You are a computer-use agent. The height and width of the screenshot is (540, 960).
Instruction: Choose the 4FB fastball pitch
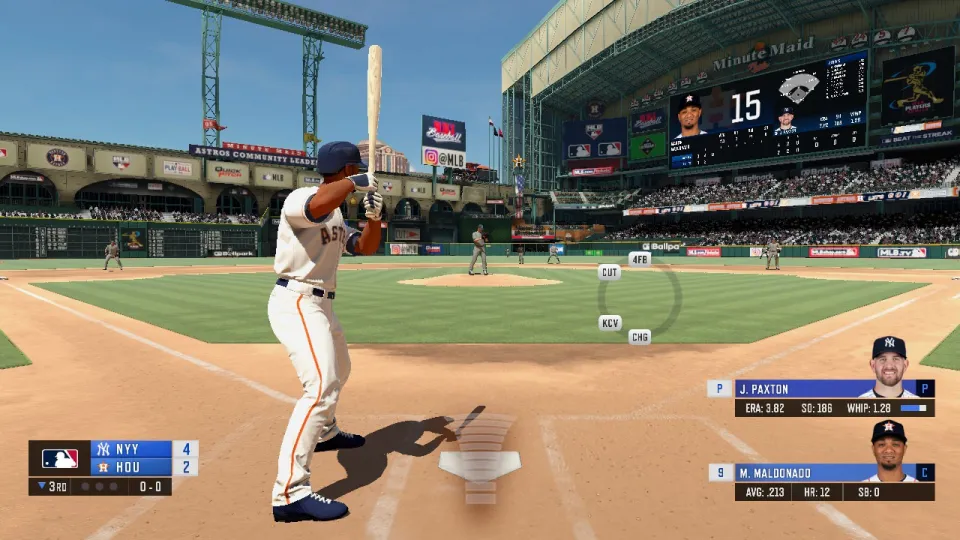640,259
